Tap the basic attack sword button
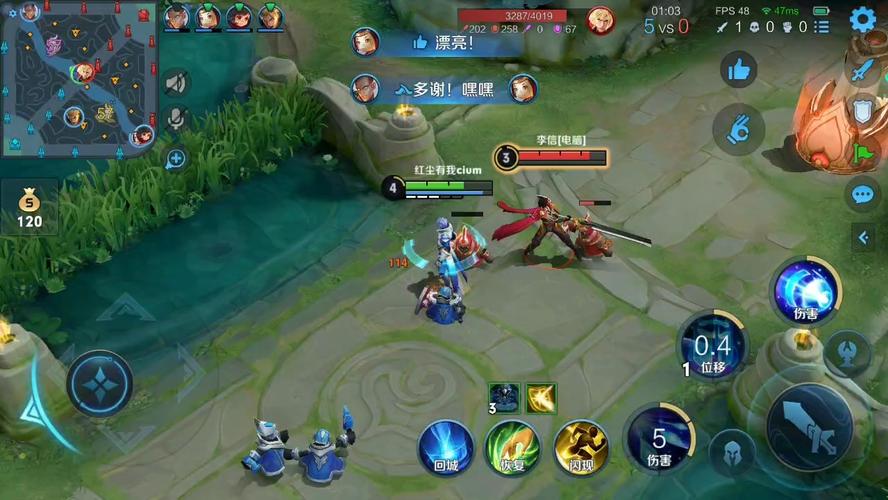This screenshot has height=500, width=888. click(809, 427)
